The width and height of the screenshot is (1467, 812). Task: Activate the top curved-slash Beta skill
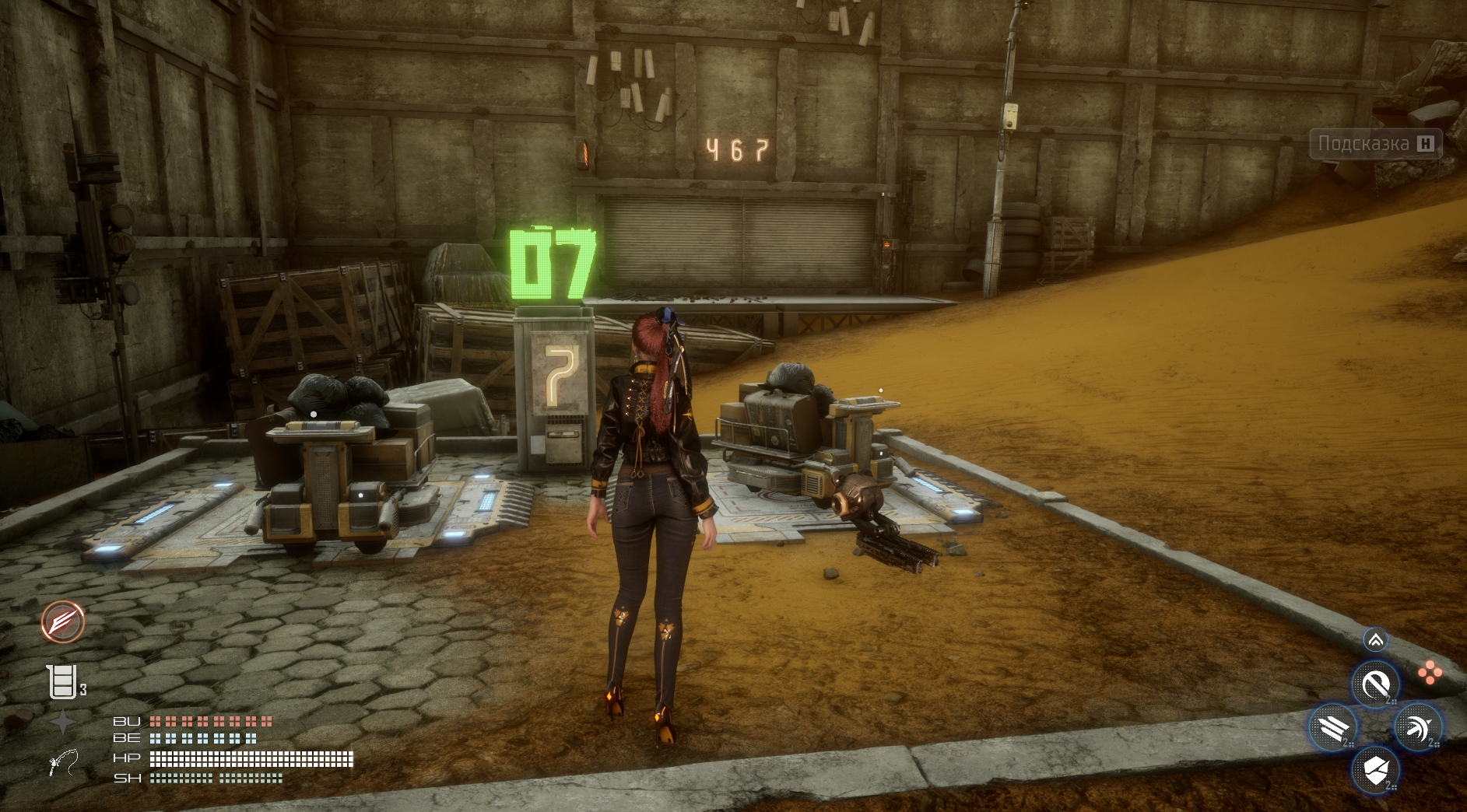click(1375, 684)
